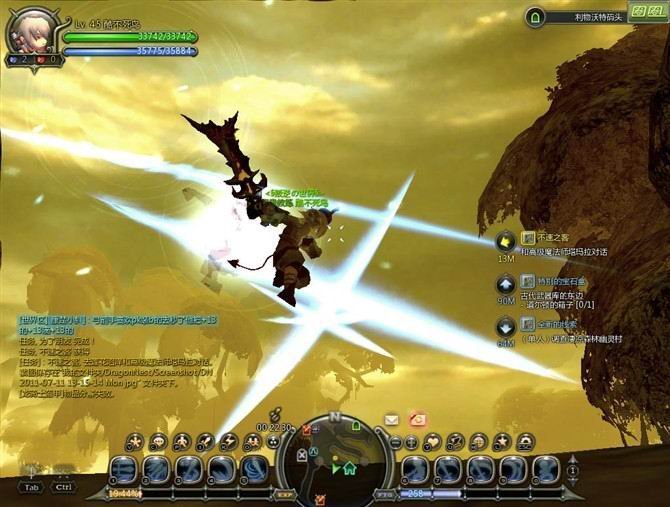Click the FTG button on the bar

pyautogui.click(x=386, y=493)
